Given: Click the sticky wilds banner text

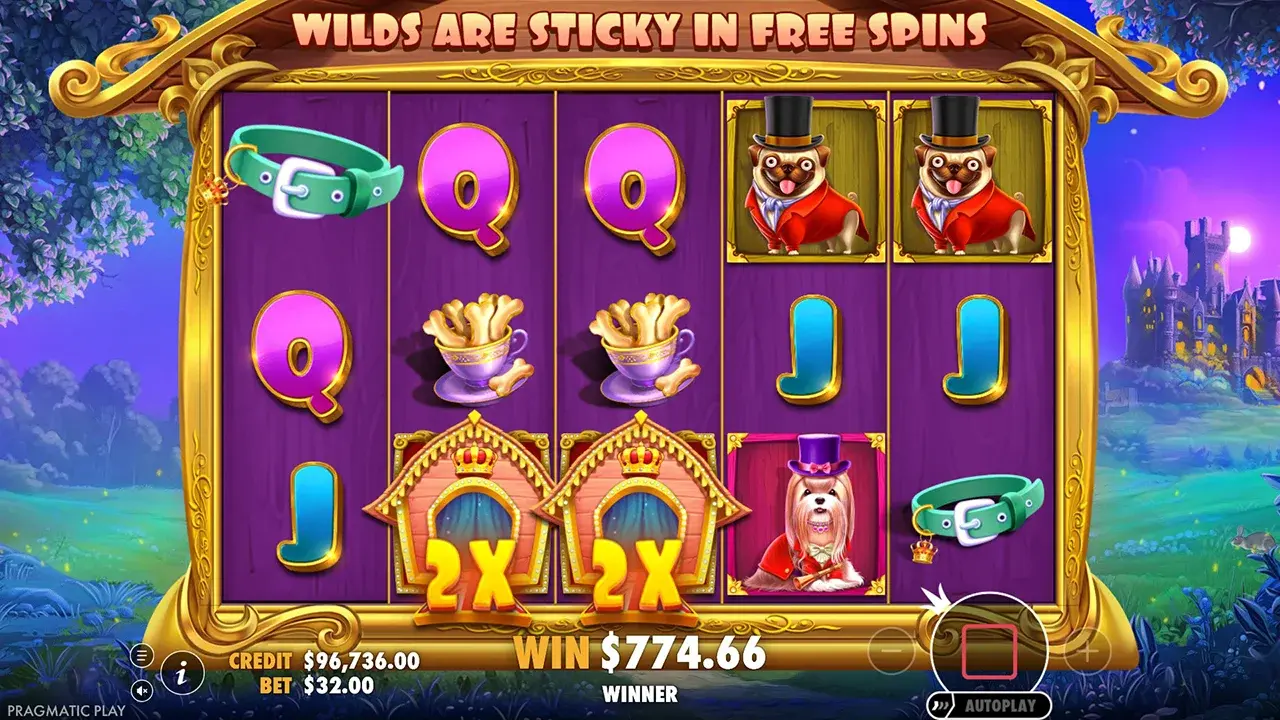Looking at the screenshot, I should point(640,30).
